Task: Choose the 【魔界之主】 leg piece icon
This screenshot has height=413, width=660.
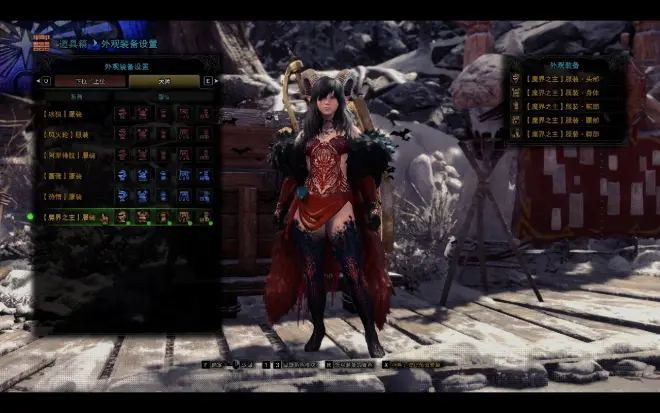Action: coord(205,216)
